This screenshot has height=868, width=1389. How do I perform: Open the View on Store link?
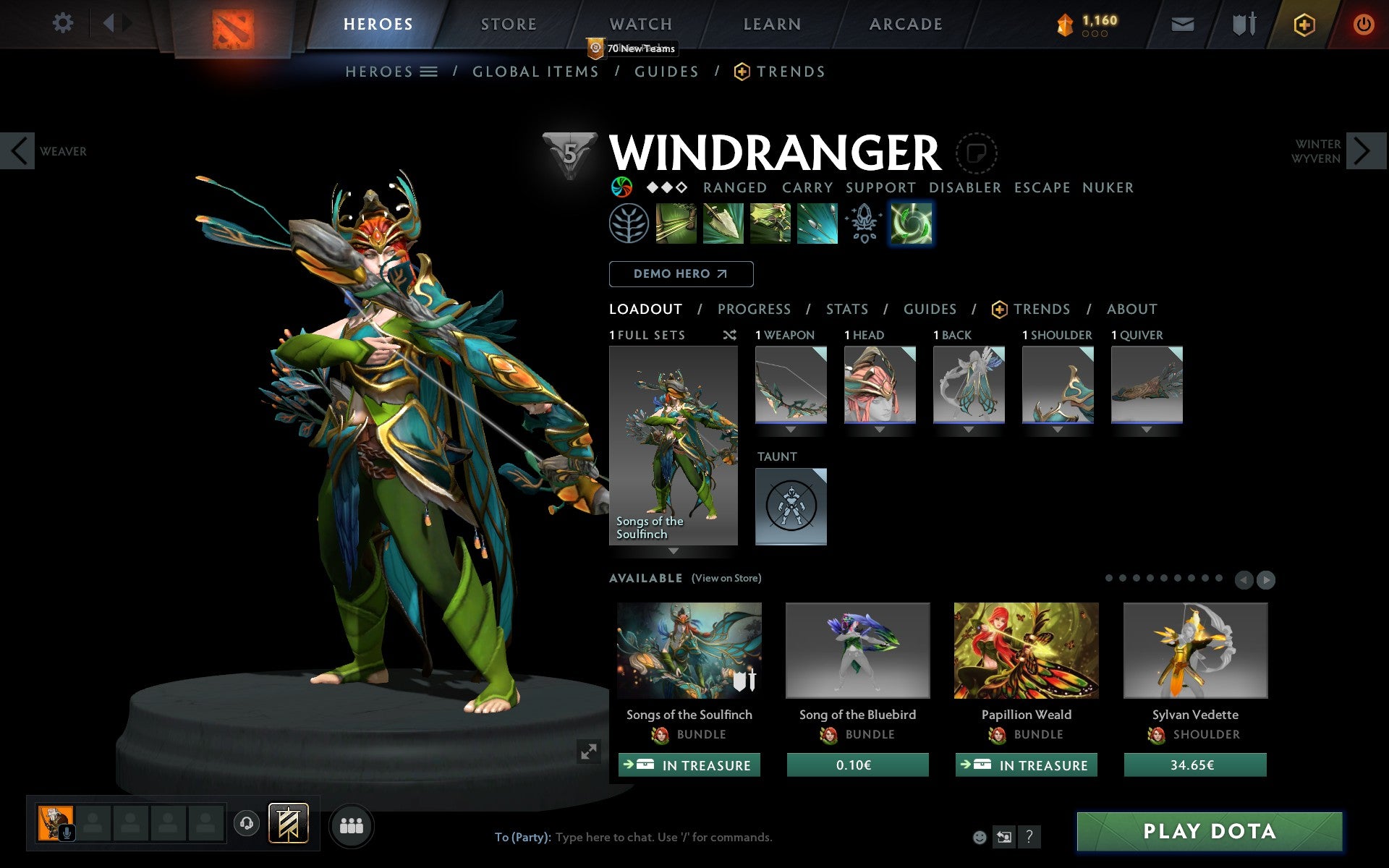click(726, 578)
